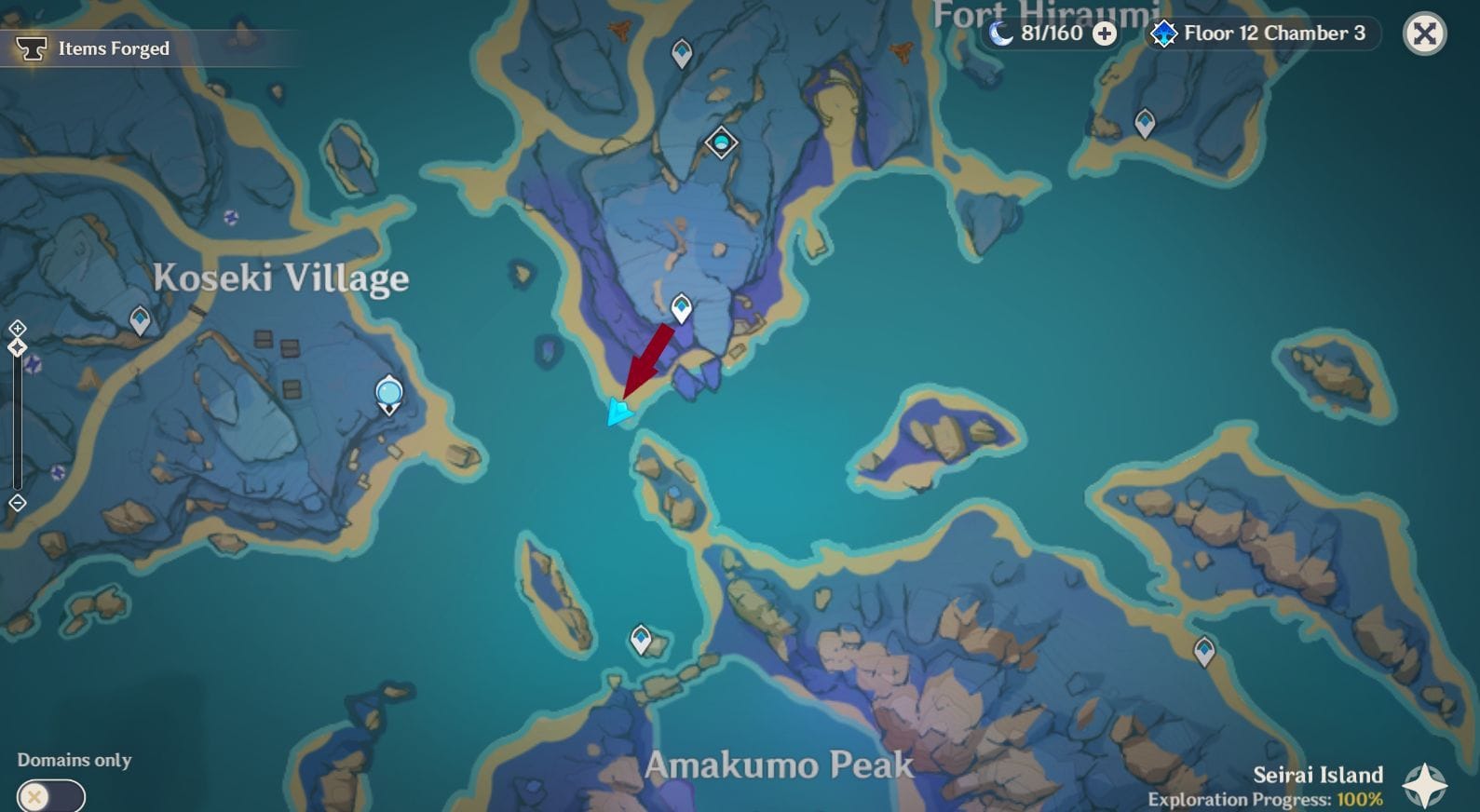Click the zoom-out control below the map slider

pyautogui.click(x=16, y=502)
